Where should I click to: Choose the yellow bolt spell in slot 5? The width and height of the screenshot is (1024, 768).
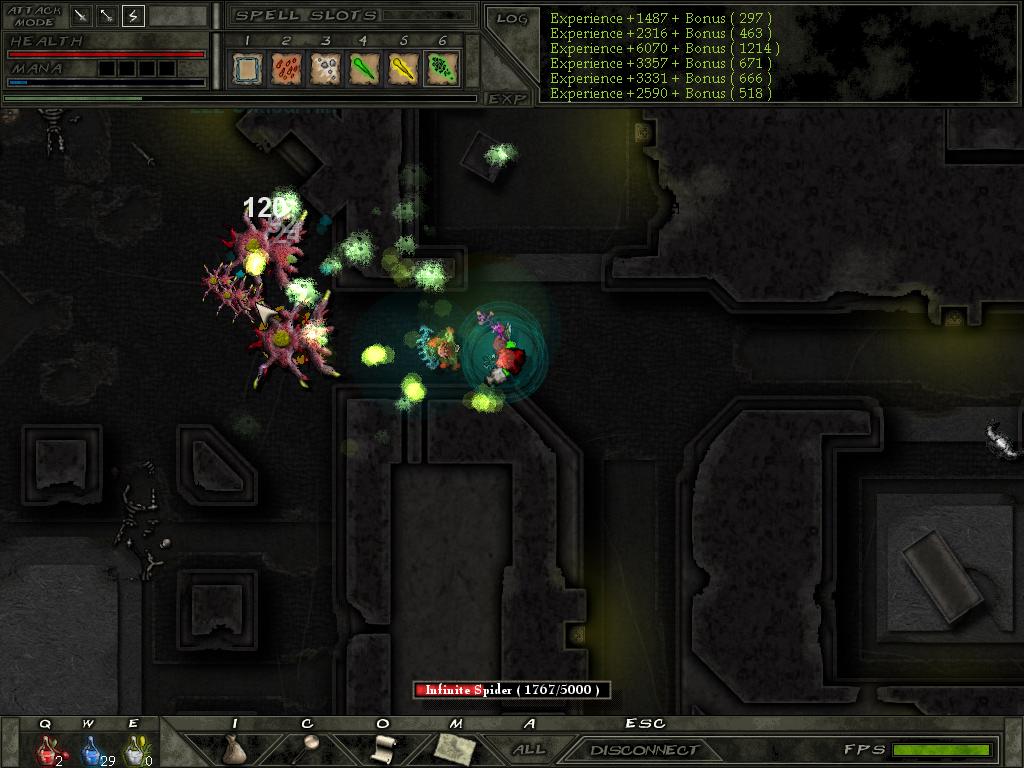pyautogui.click(x=402, y=68)
